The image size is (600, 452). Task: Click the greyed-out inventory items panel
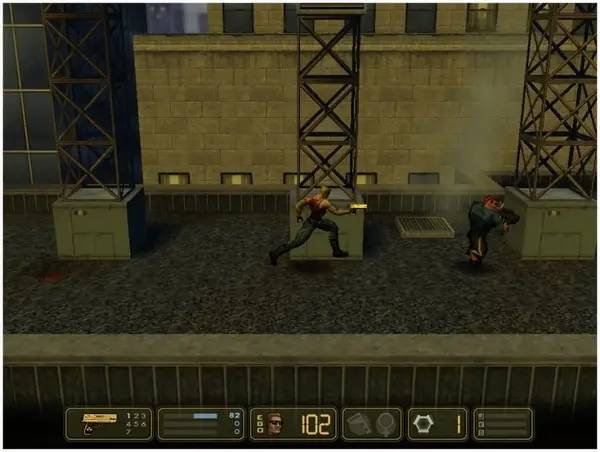pos(372,424)
